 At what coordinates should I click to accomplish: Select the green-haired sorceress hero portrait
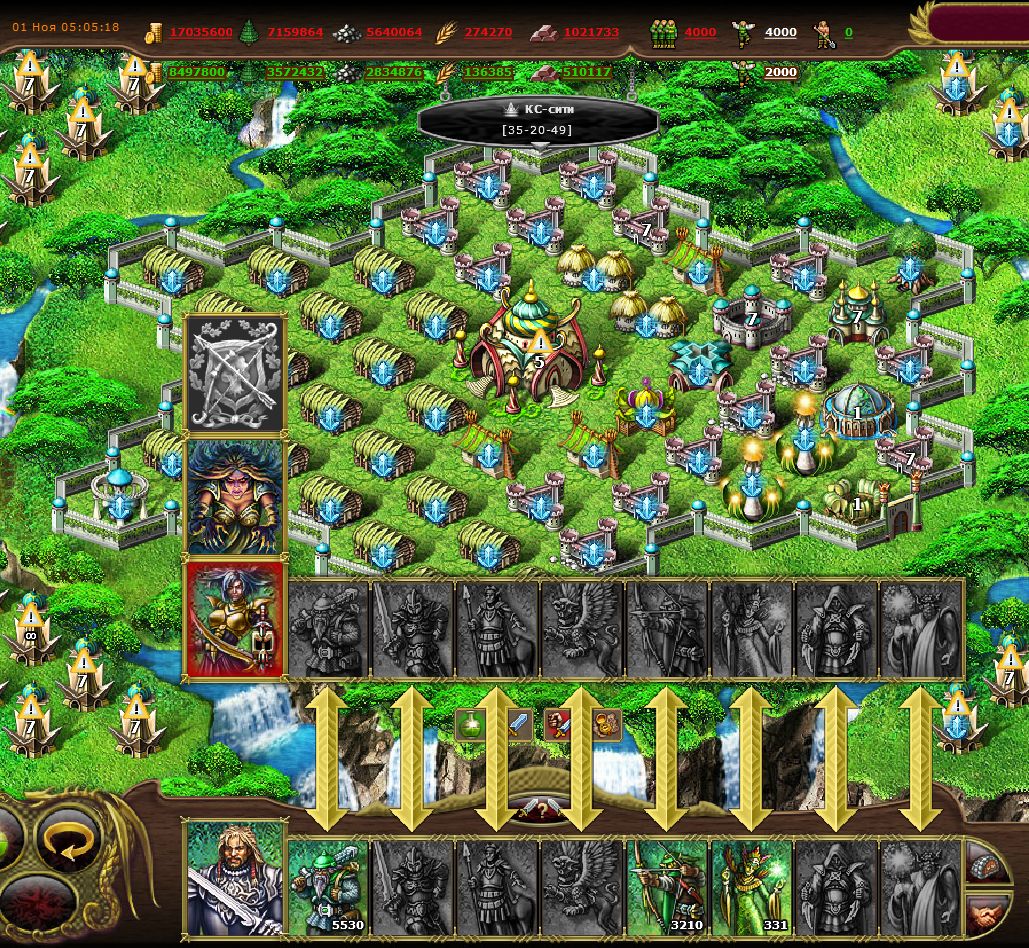pos(235,495)
